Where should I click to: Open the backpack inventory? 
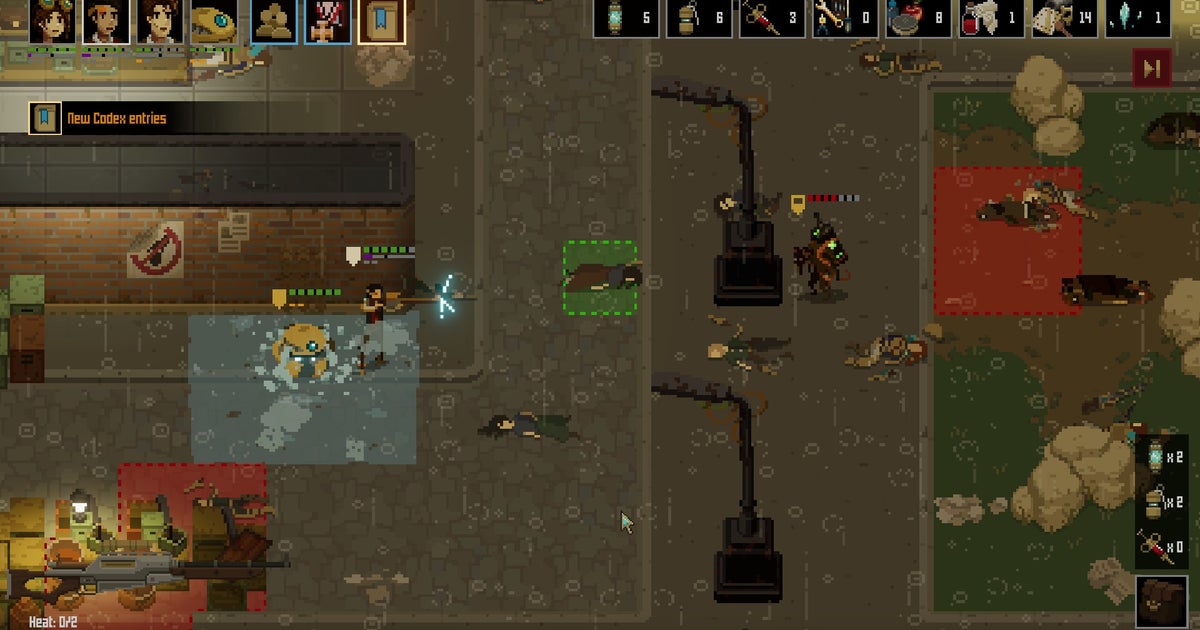point(1161,602)
